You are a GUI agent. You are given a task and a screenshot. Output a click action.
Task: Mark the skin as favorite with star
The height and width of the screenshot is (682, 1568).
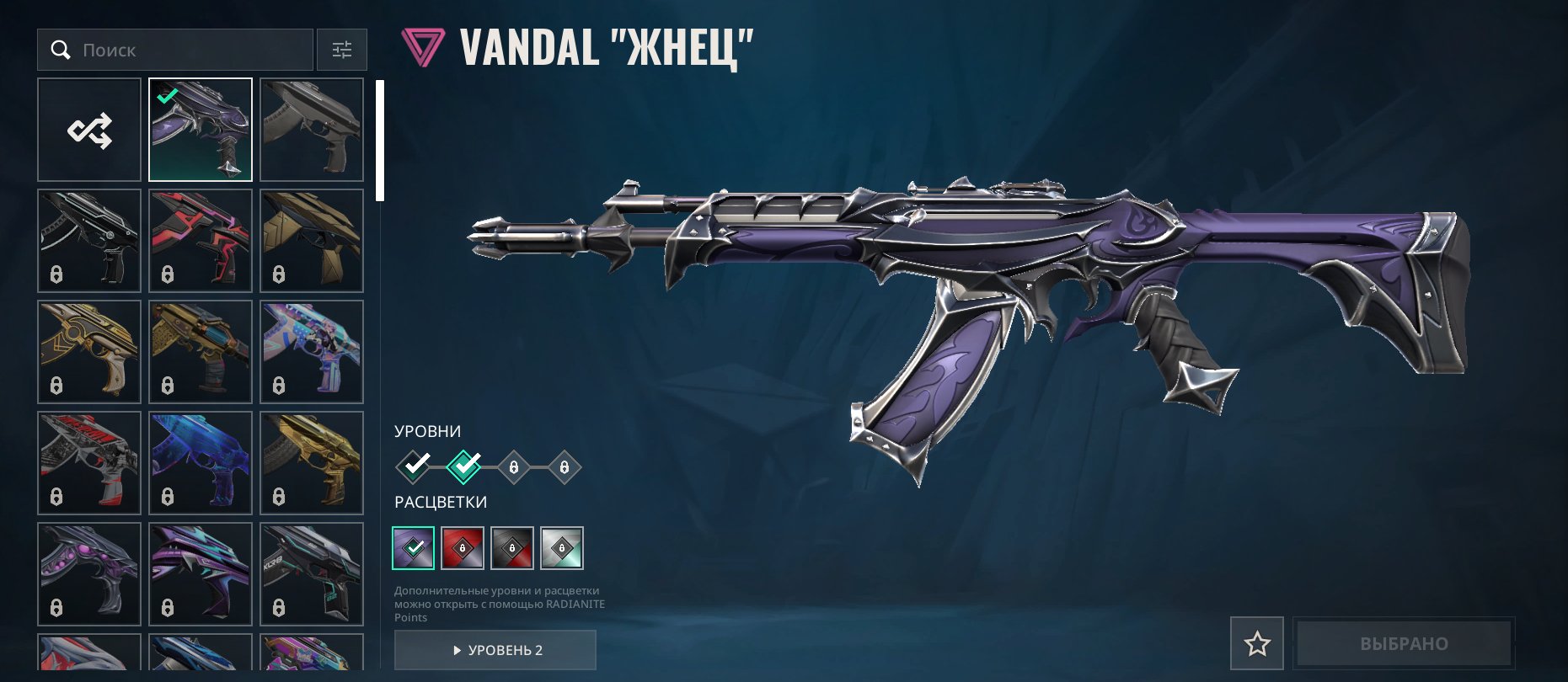pos(1257,644)
